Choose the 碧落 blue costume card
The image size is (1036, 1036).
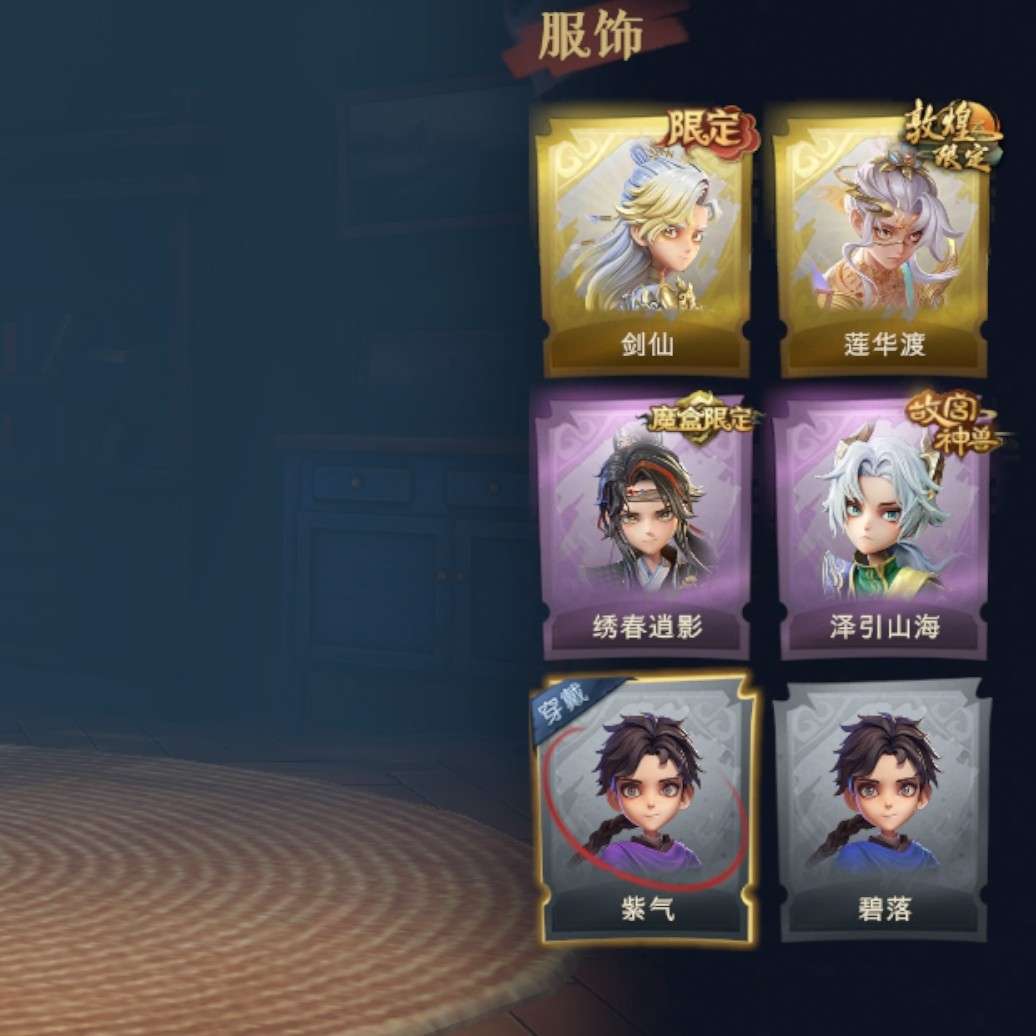883,805
